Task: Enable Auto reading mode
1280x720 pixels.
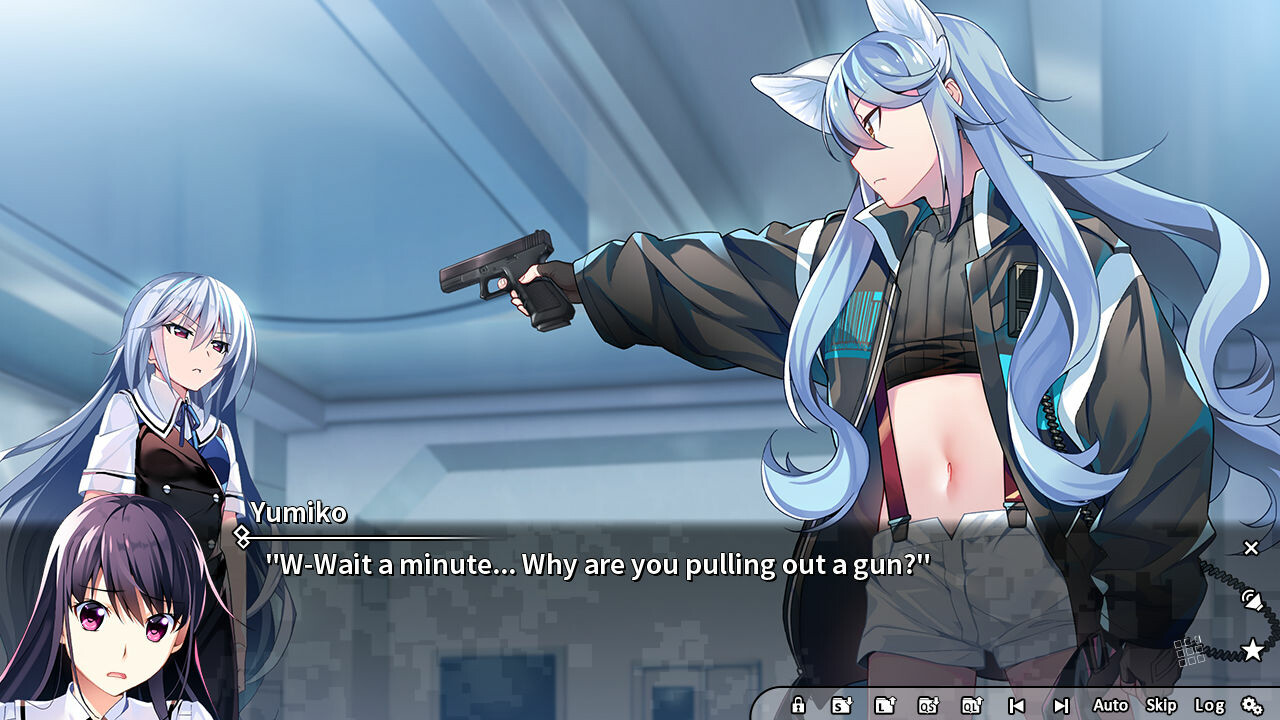Action: (x=1110, y=705)
